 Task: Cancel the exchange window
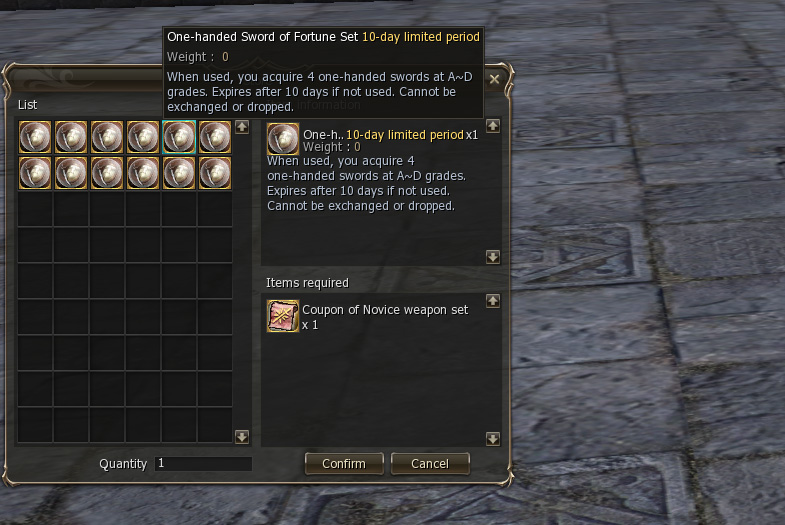(x=429, y=464)
